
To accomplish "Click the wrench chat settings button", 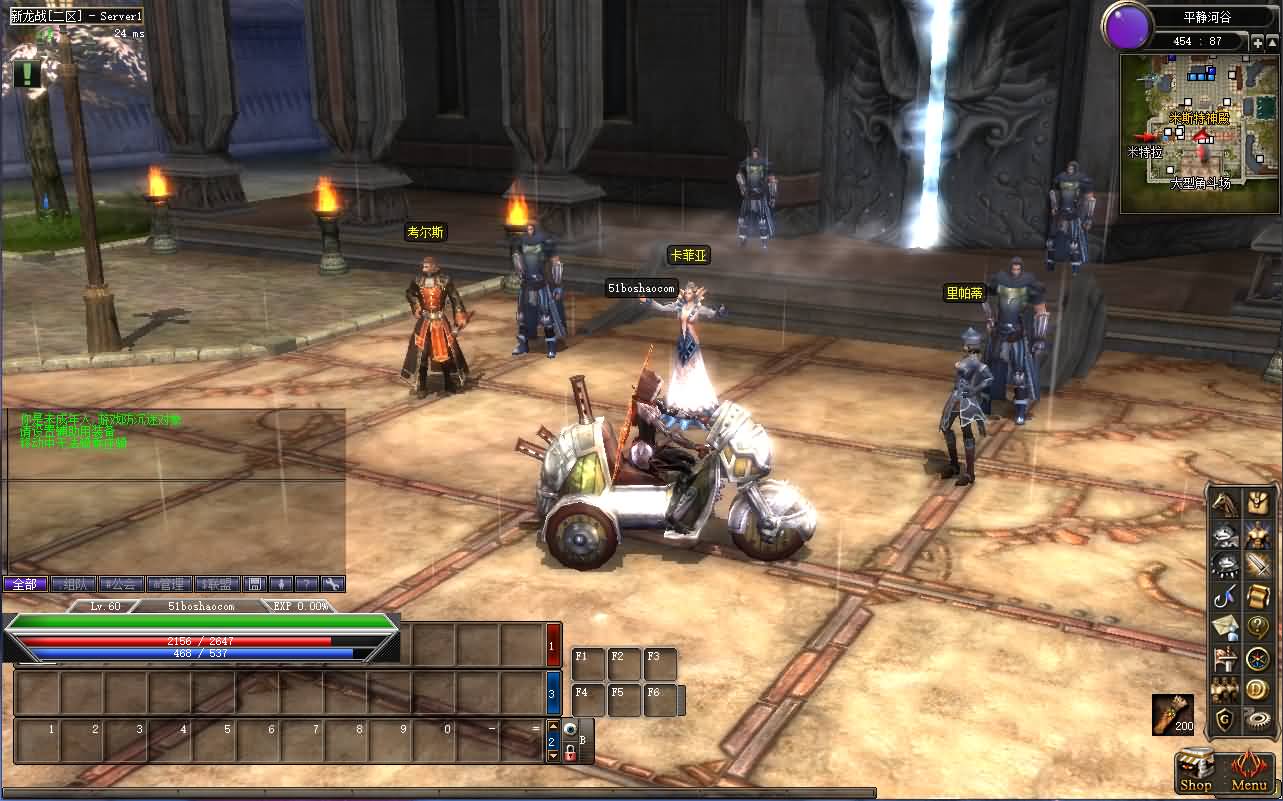I will pyautogui.click(x=333, y=584).
